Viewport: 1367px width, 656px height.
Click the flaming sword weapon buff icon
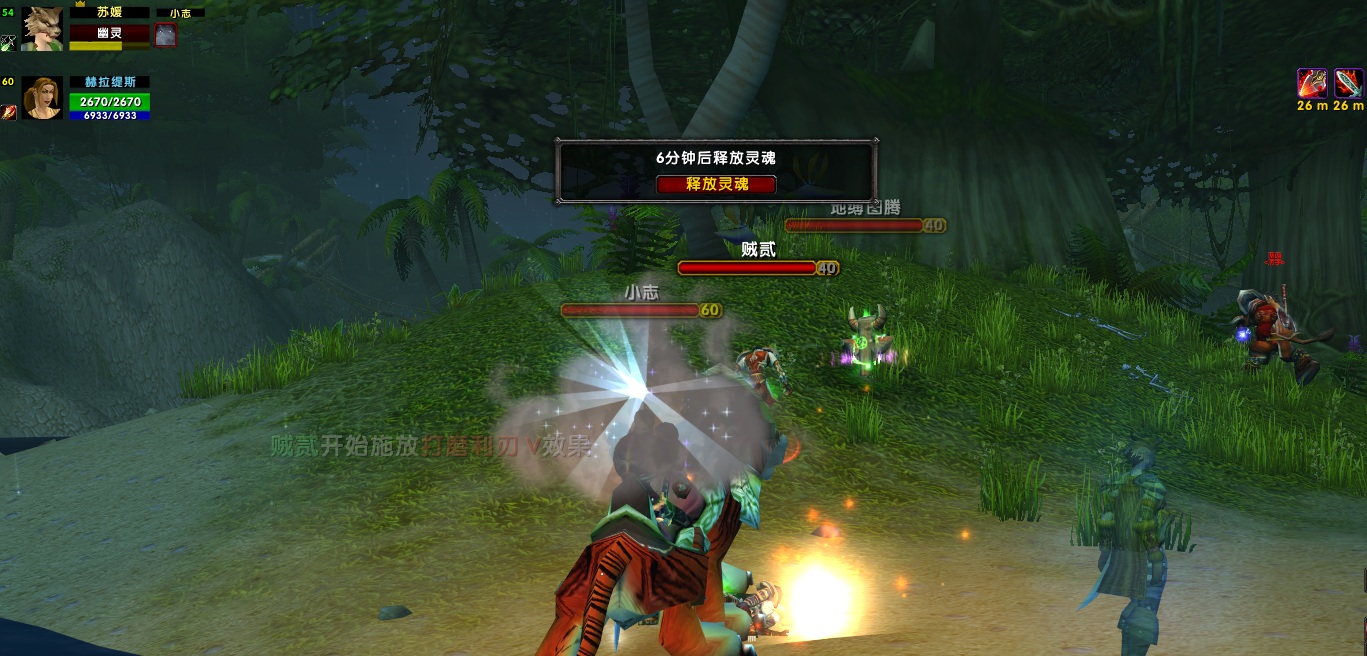click(x=1348, y=83)
